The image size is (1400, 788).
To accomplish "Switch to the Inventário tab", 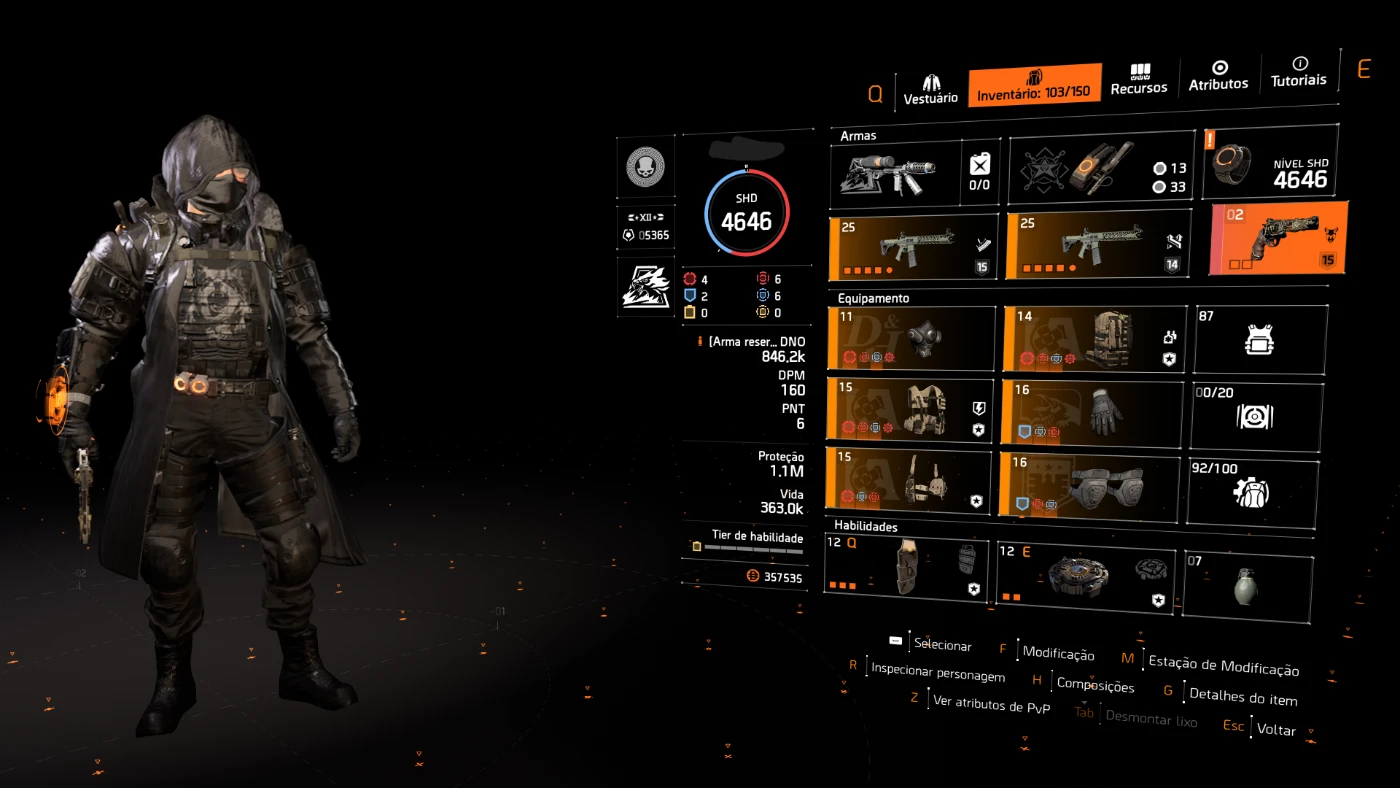I will [1034, 85].
